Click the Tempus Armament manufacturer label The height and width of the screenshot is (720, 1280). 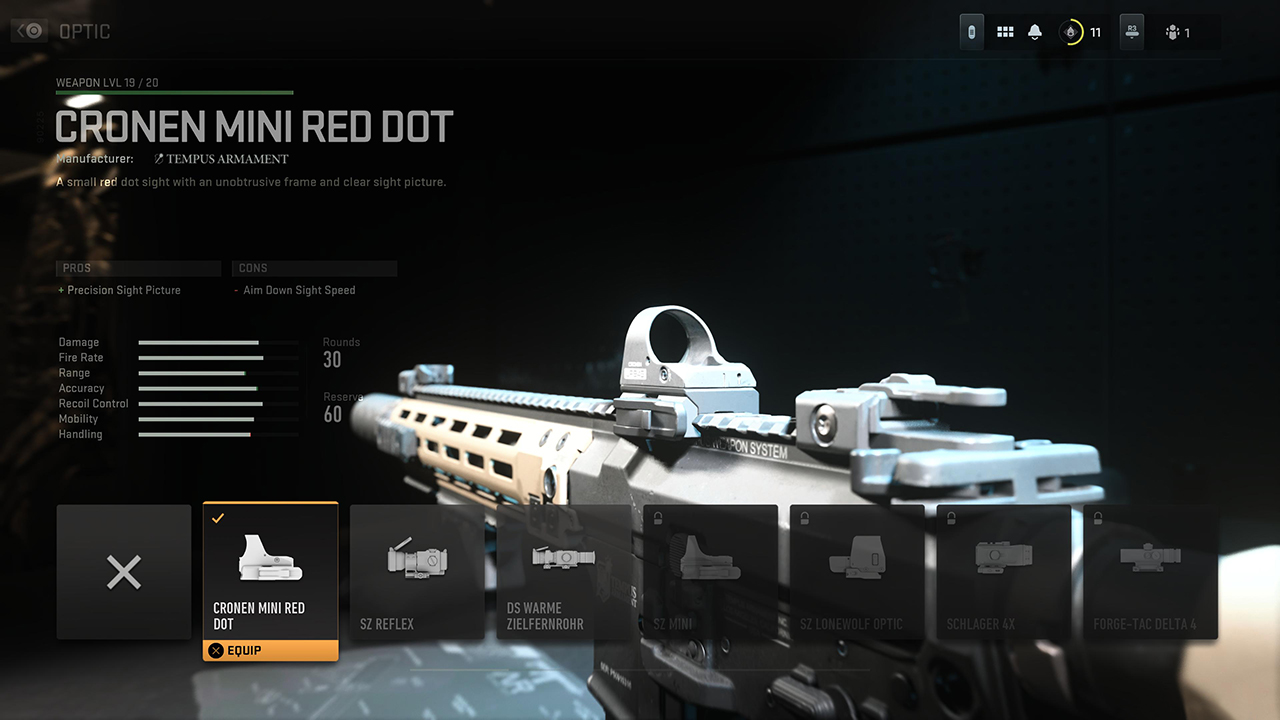[221, 159]
